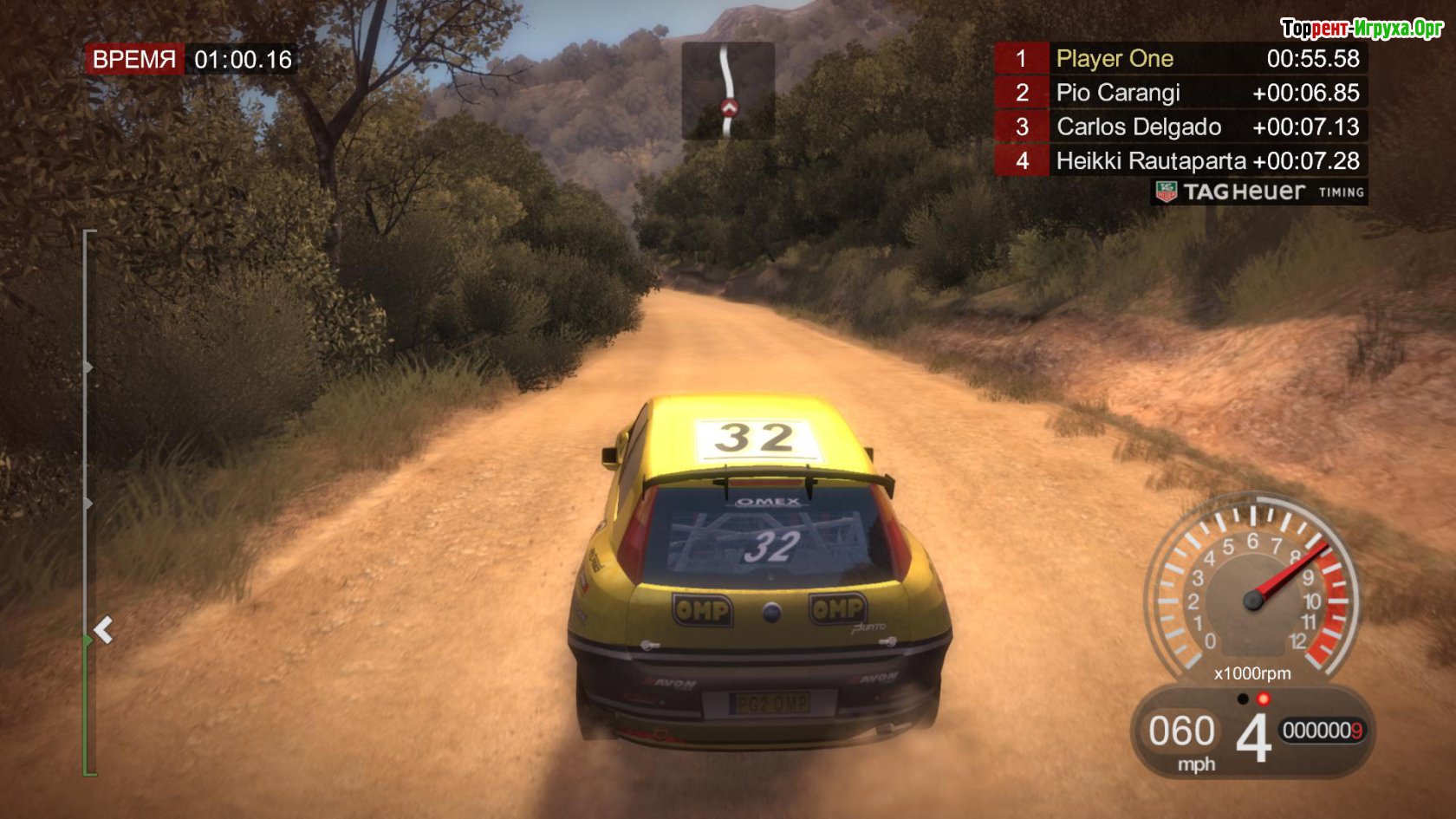The width and height of the screenshot is (1456, 819).
Task: Expand the left stage progress arrow
Action: (105, 627)
